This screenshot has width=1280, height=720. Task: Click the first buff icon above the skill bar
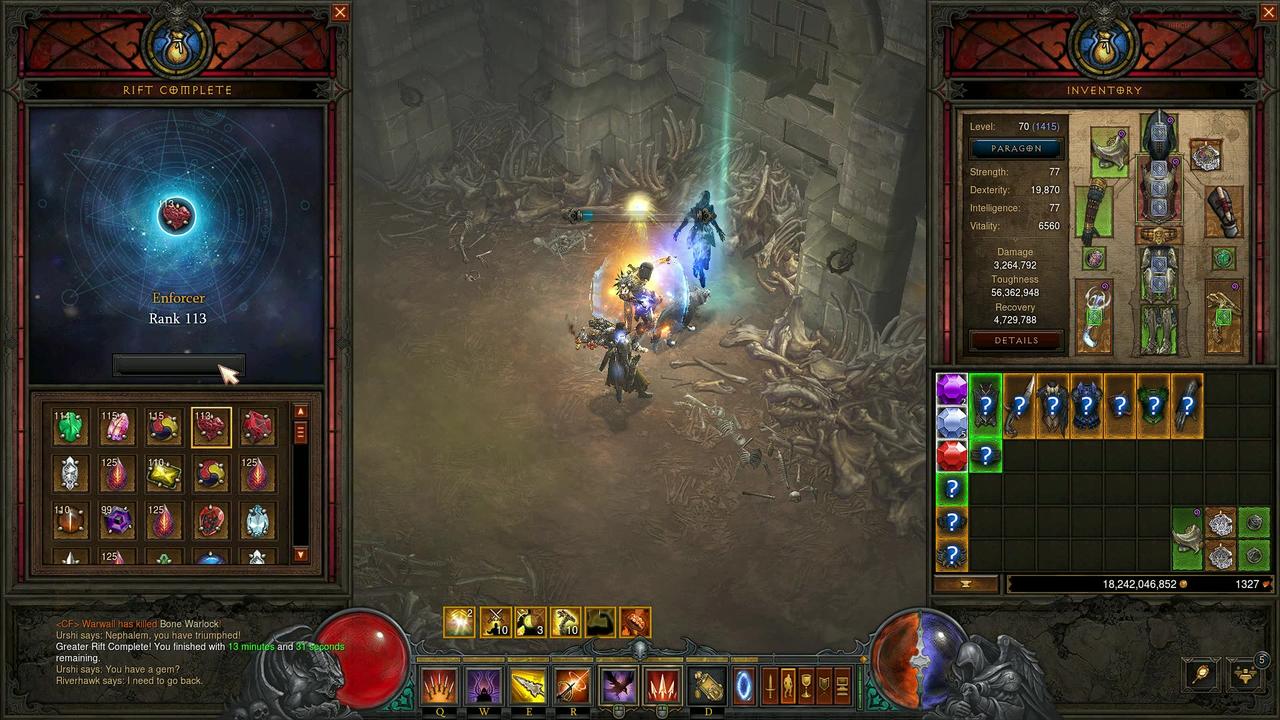point(459,622)
